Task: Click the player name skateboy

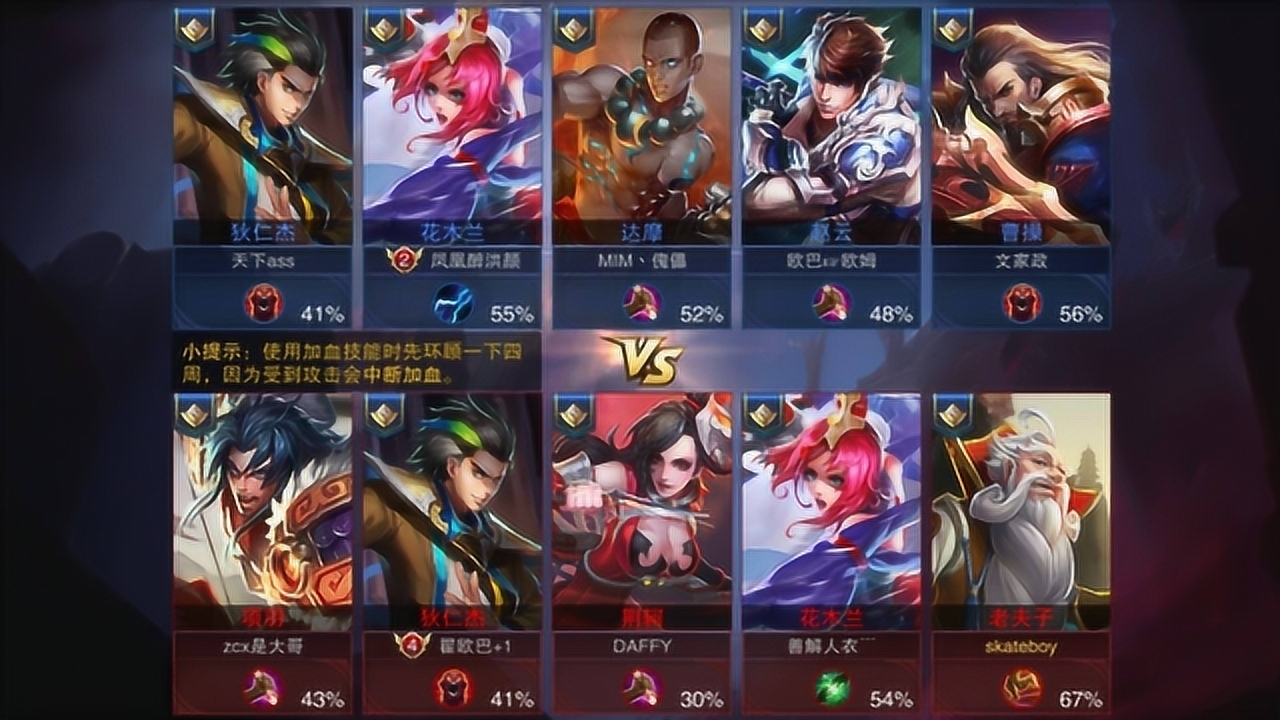Action: click(1021, 647)
